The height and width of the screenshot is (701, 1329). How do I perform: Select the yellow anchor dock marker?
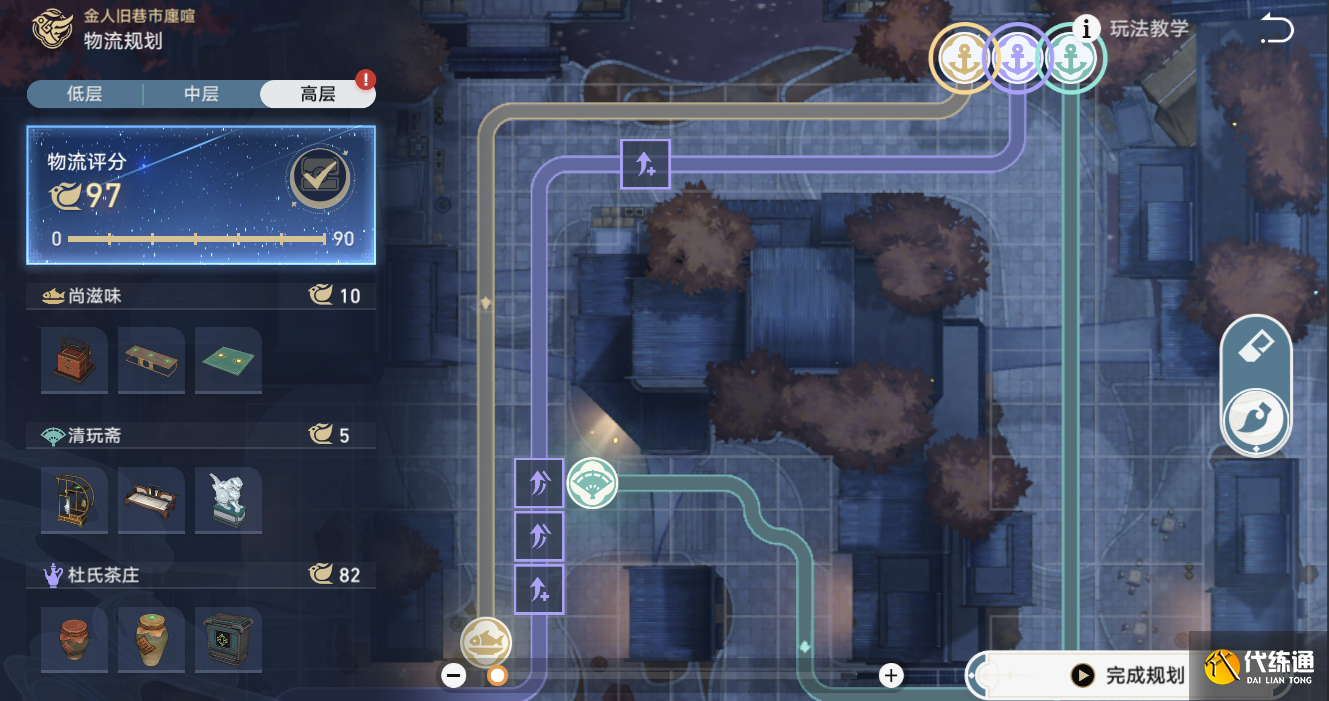tap(964, 60)
